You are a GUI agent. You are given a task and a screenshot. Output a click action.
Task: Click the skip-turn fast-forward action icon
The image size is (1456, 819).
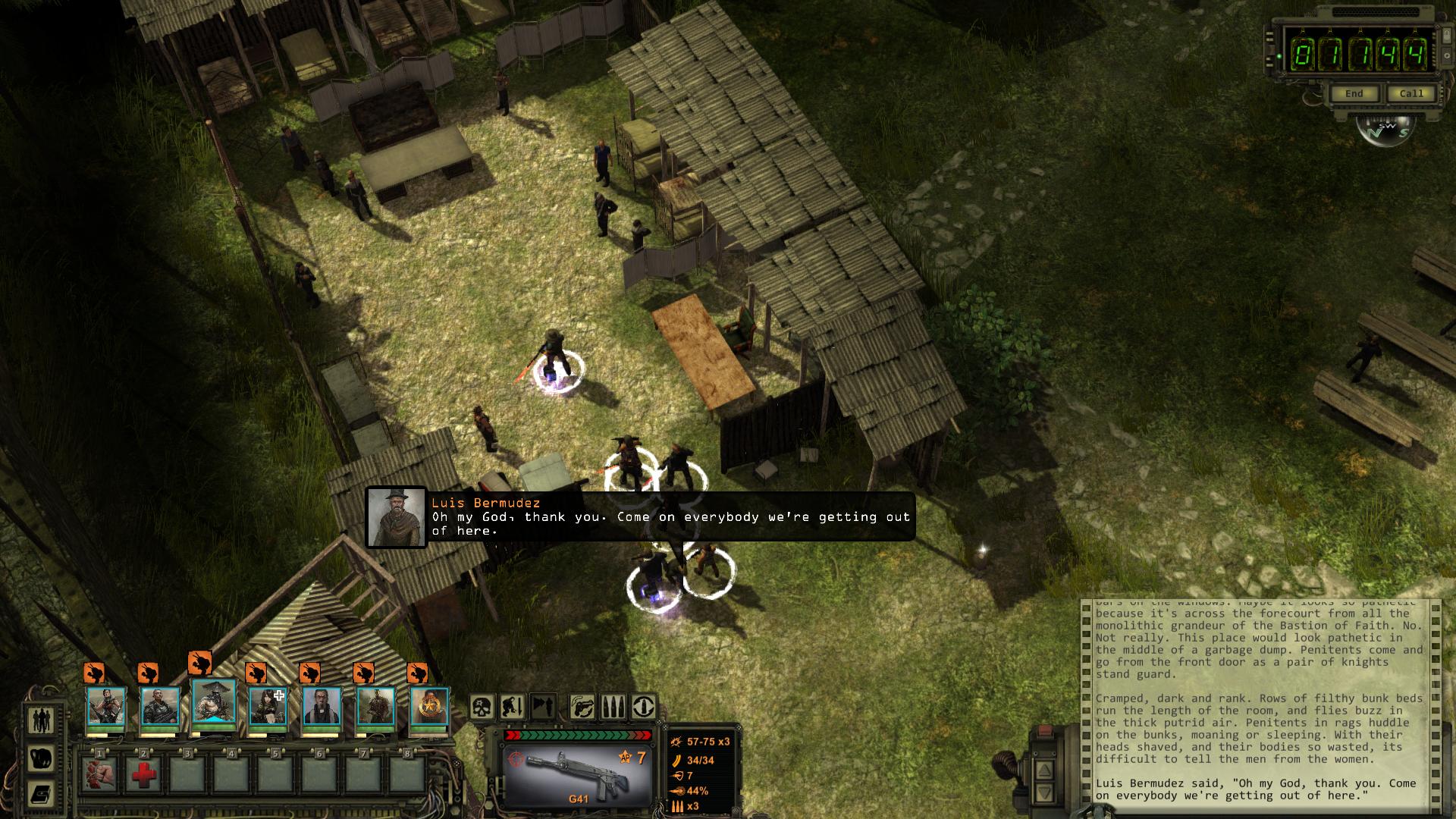543,707
